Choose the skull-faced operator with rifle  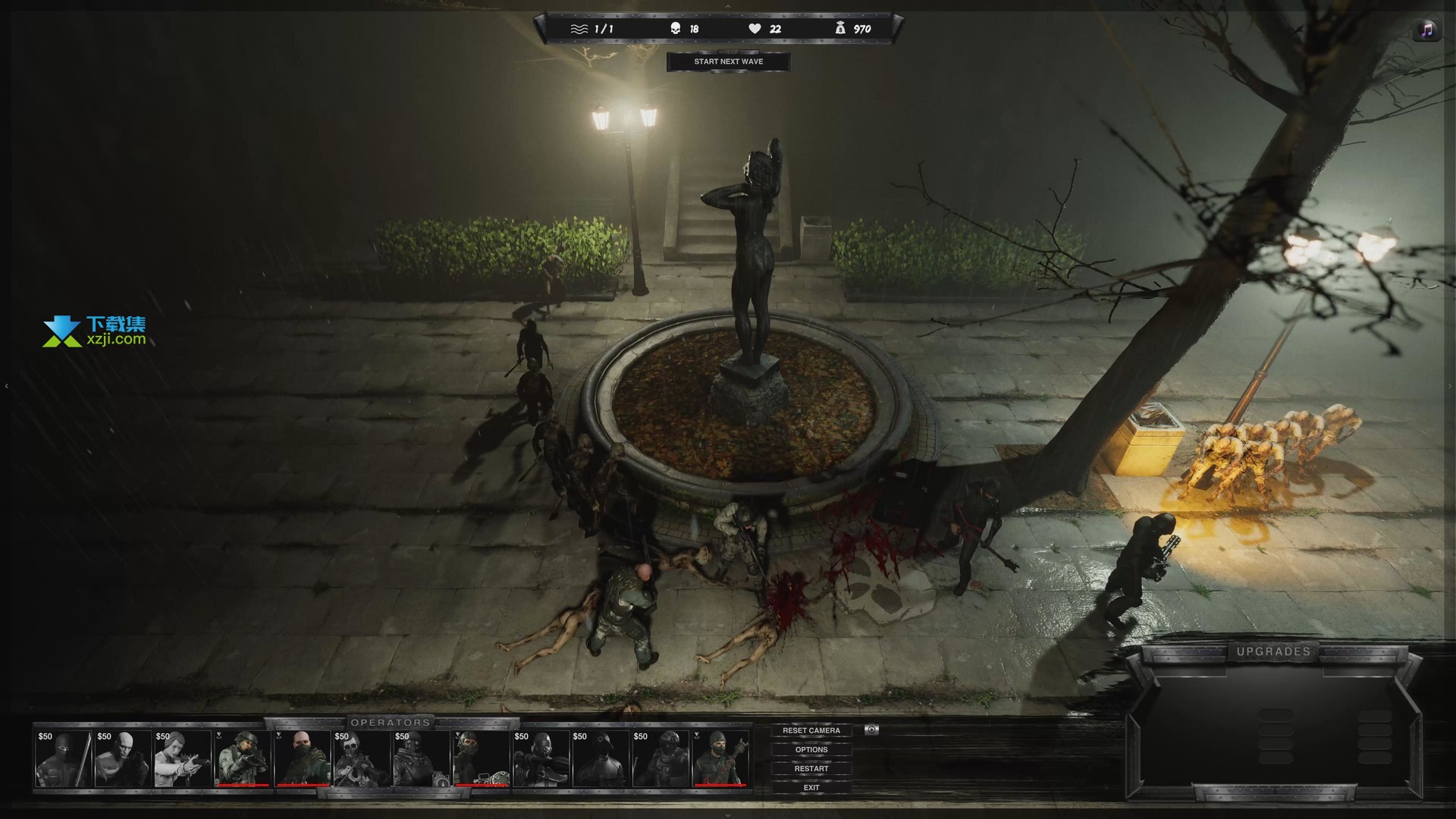click(x=362, y=758)
